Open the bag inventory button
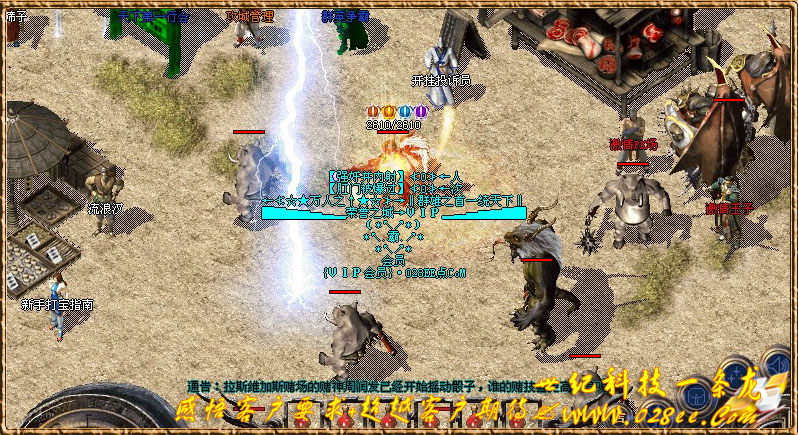Viewport: 798px width, 435px height. point(697,396)
